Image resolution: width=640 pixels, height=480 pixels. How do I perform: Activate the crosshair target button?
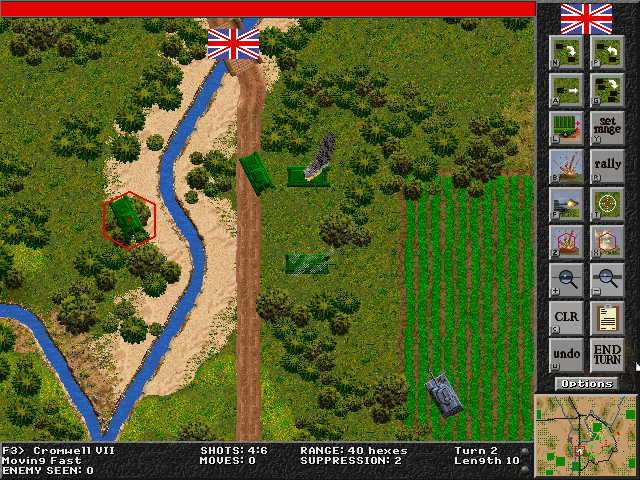click(607, 202)
